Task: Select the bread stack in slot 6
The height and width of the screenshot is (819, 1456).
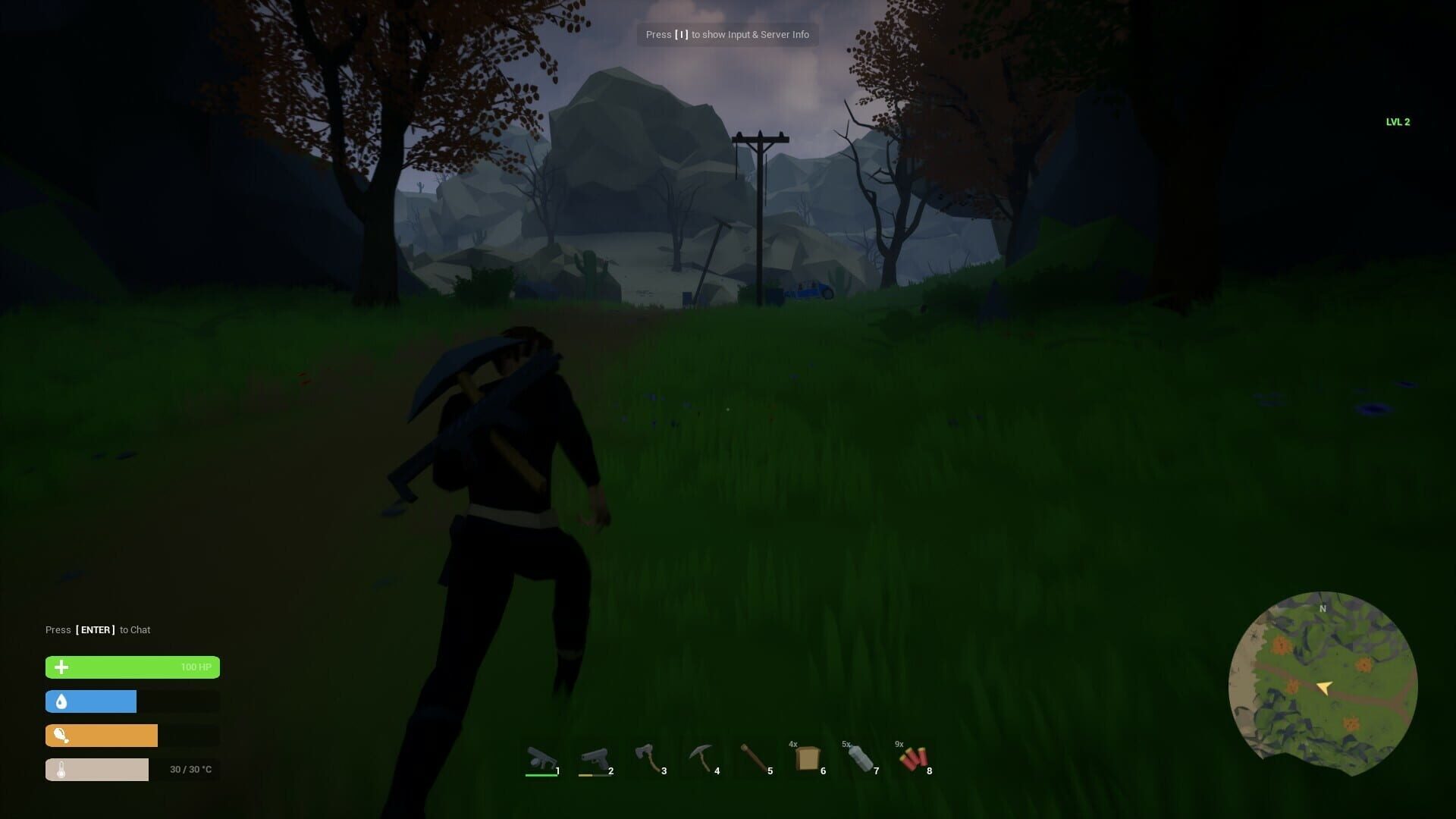Action: click(808, 758)
